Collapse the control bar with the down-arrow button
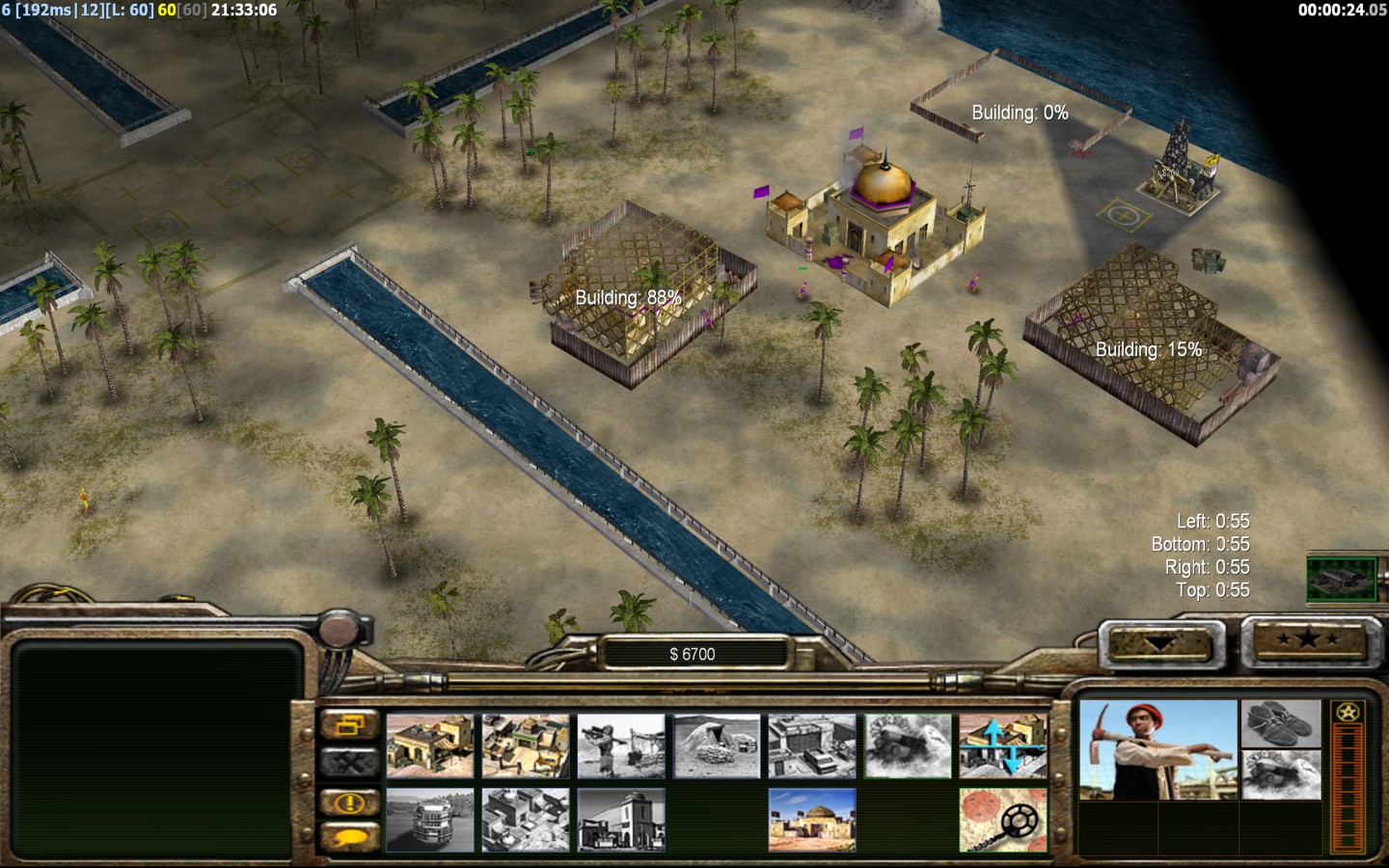This screenshot has width=1389, height=868. pos(1159,642)
